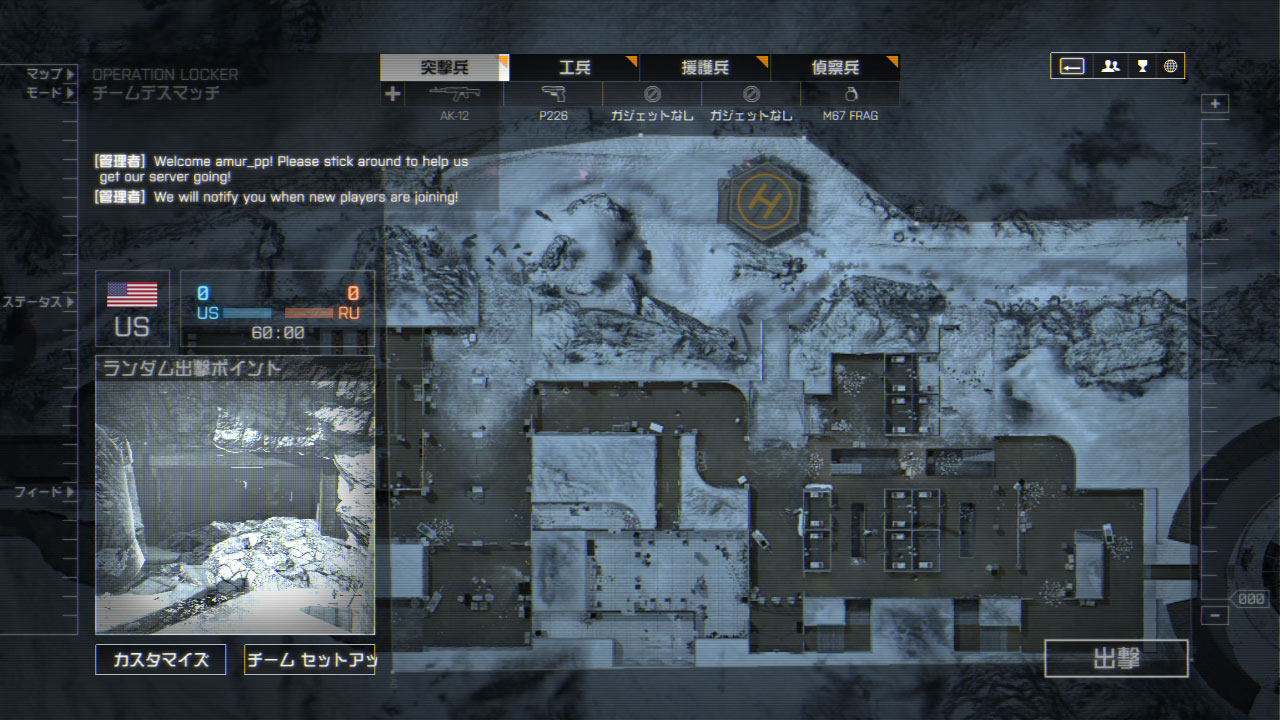This screenshot has width=1280, height=720.
Task: Click the back arrow icon button
Action: pyautogui.click(x=1072, y=67)
